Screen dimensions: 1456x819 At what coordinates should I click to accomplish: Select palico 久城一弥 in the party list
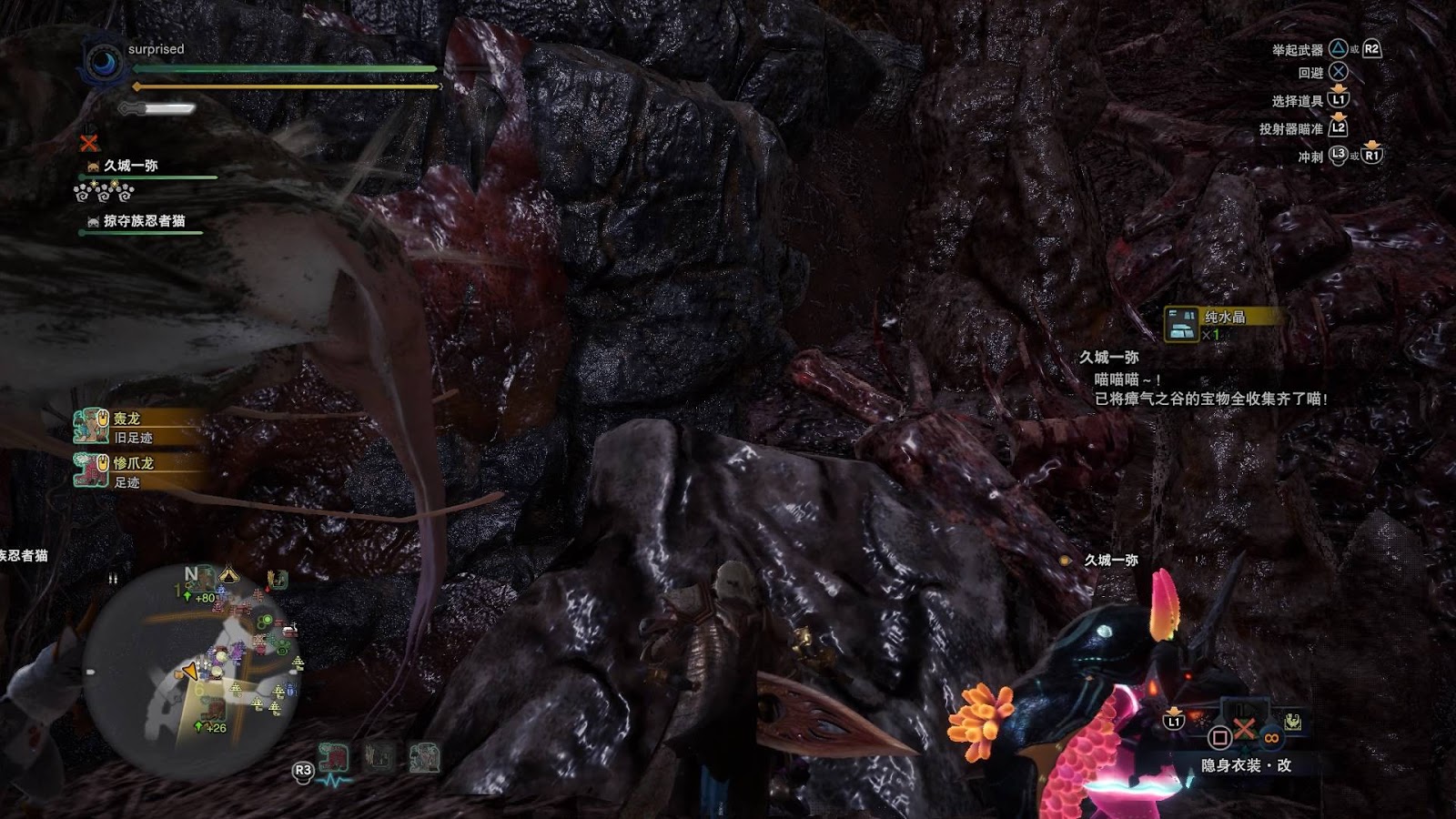tap(130, 166)
